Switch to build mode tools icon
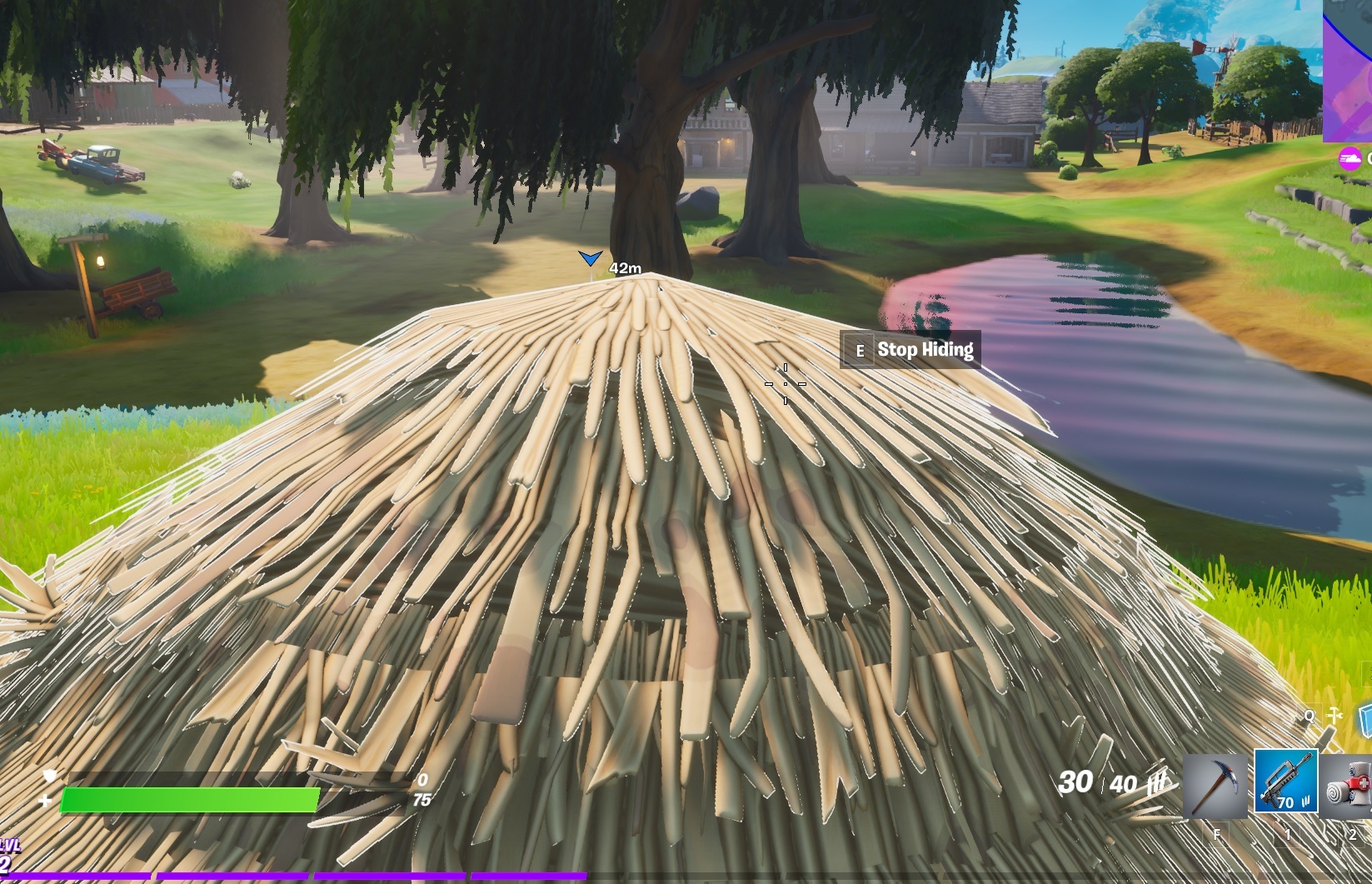Viewport: 1372px width, 884px height. [1334, 717]
